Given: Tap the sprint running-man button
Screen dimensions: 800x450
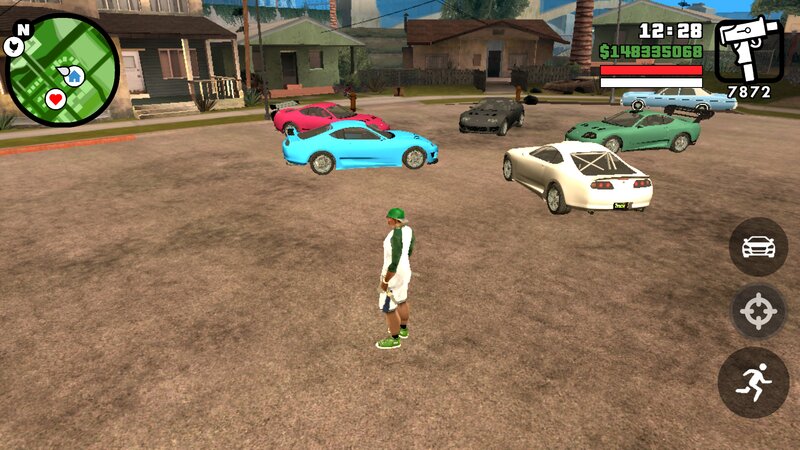Looking at the screenshot, I should pos(754,382).
